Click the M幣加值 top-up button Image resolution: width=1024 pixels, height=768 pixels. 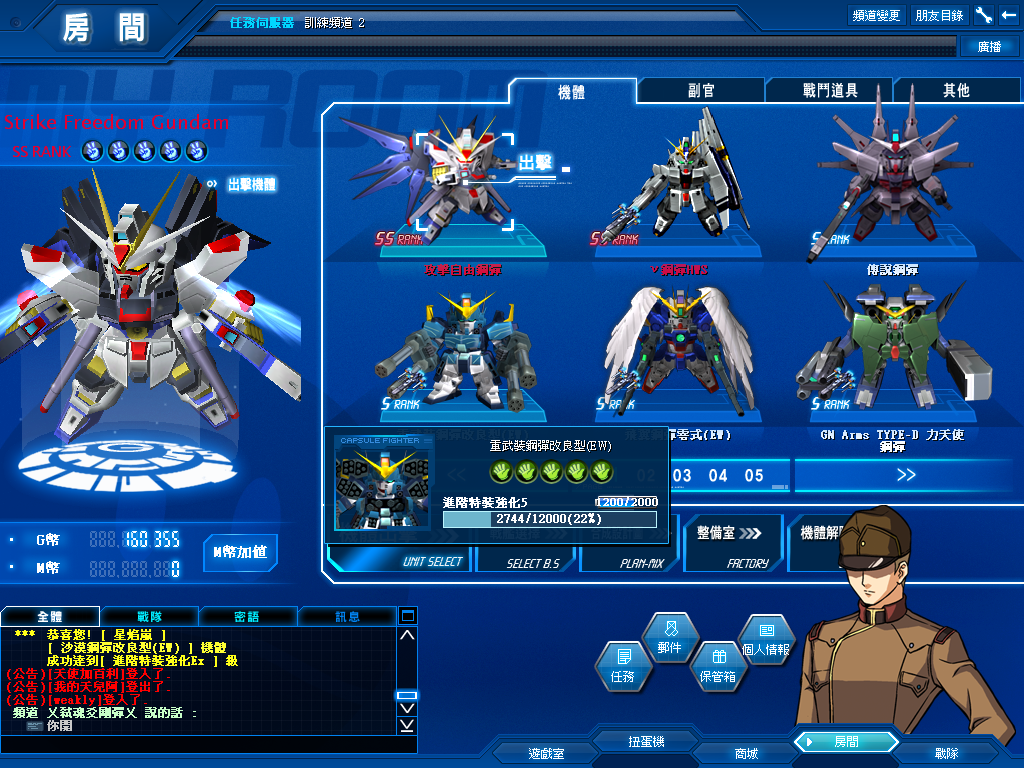pyautogui.click(x=240, y=552)
